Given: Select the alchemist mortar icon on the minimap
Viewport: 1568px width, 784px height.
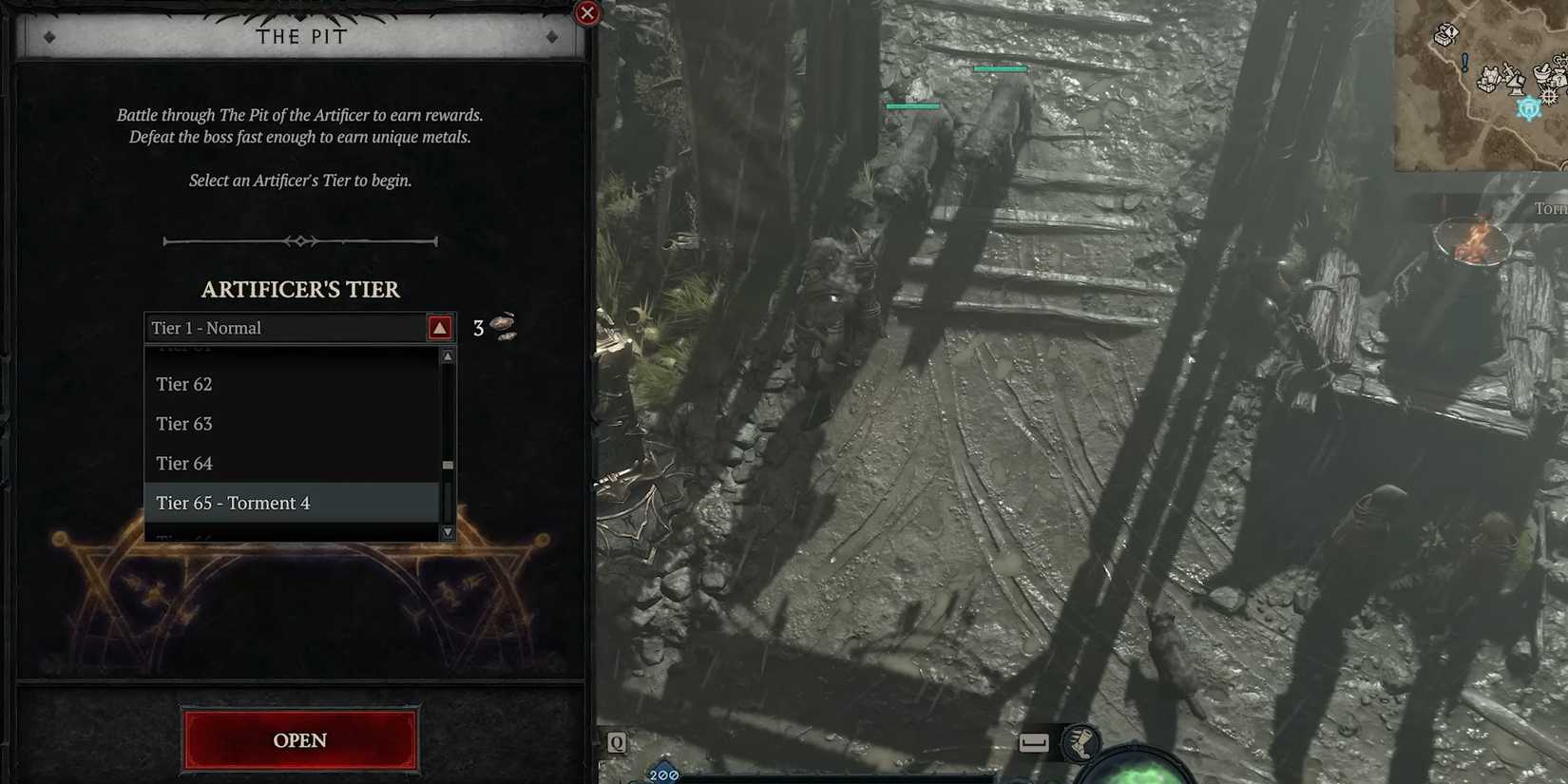Looking at the screenshot, I should (1542, 74).
